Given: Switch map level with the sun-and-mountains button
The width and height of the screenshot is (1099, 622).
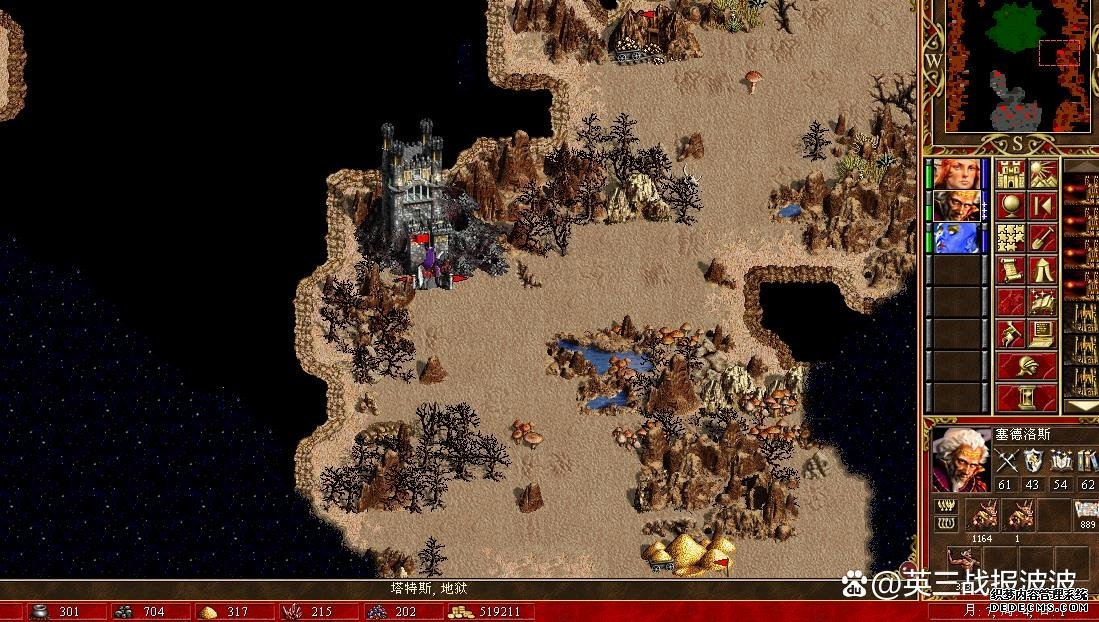Looking at the screenshot, I should click(x=1043, y=174).
